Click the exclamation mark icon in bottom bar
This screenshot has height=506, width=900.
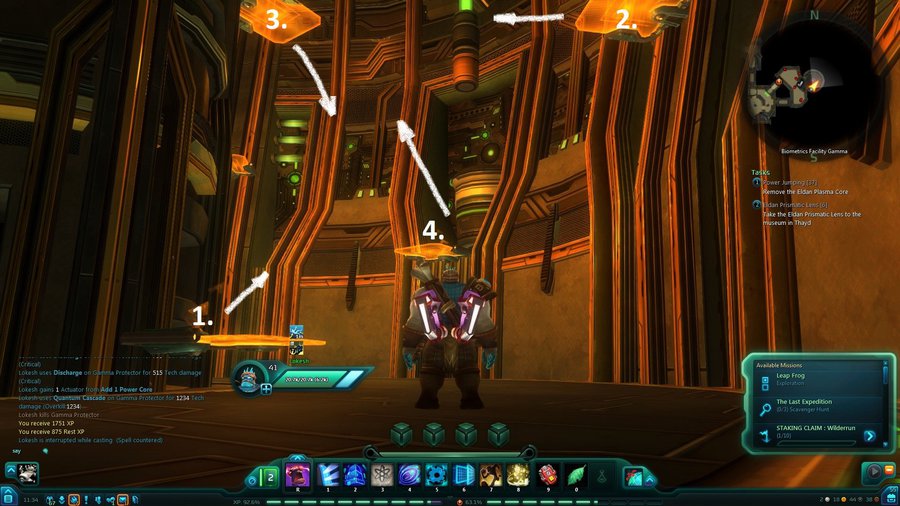[87, 497]
